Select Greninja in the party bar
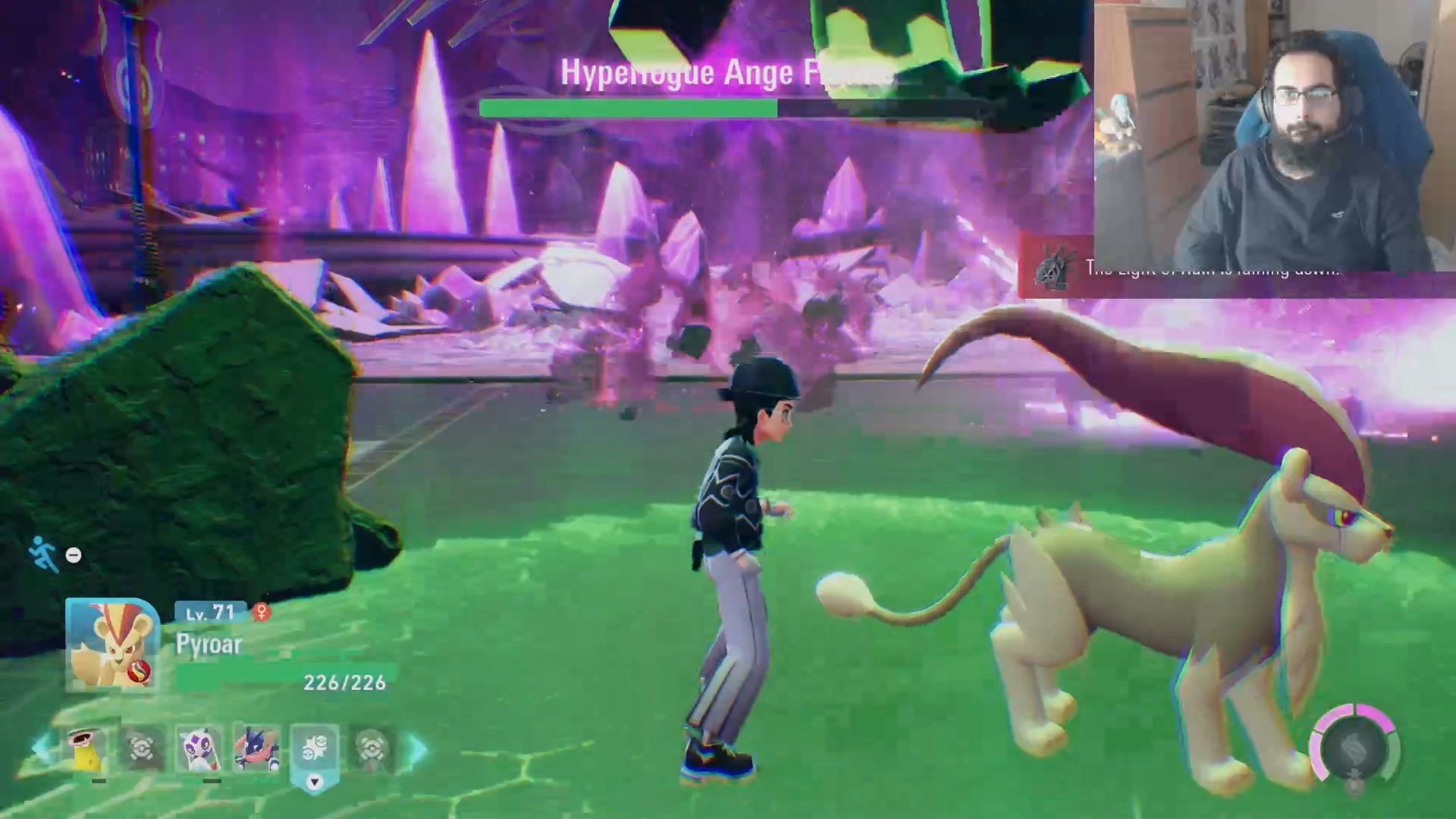This screenshot has width=1456, height=819. [256, 747]
